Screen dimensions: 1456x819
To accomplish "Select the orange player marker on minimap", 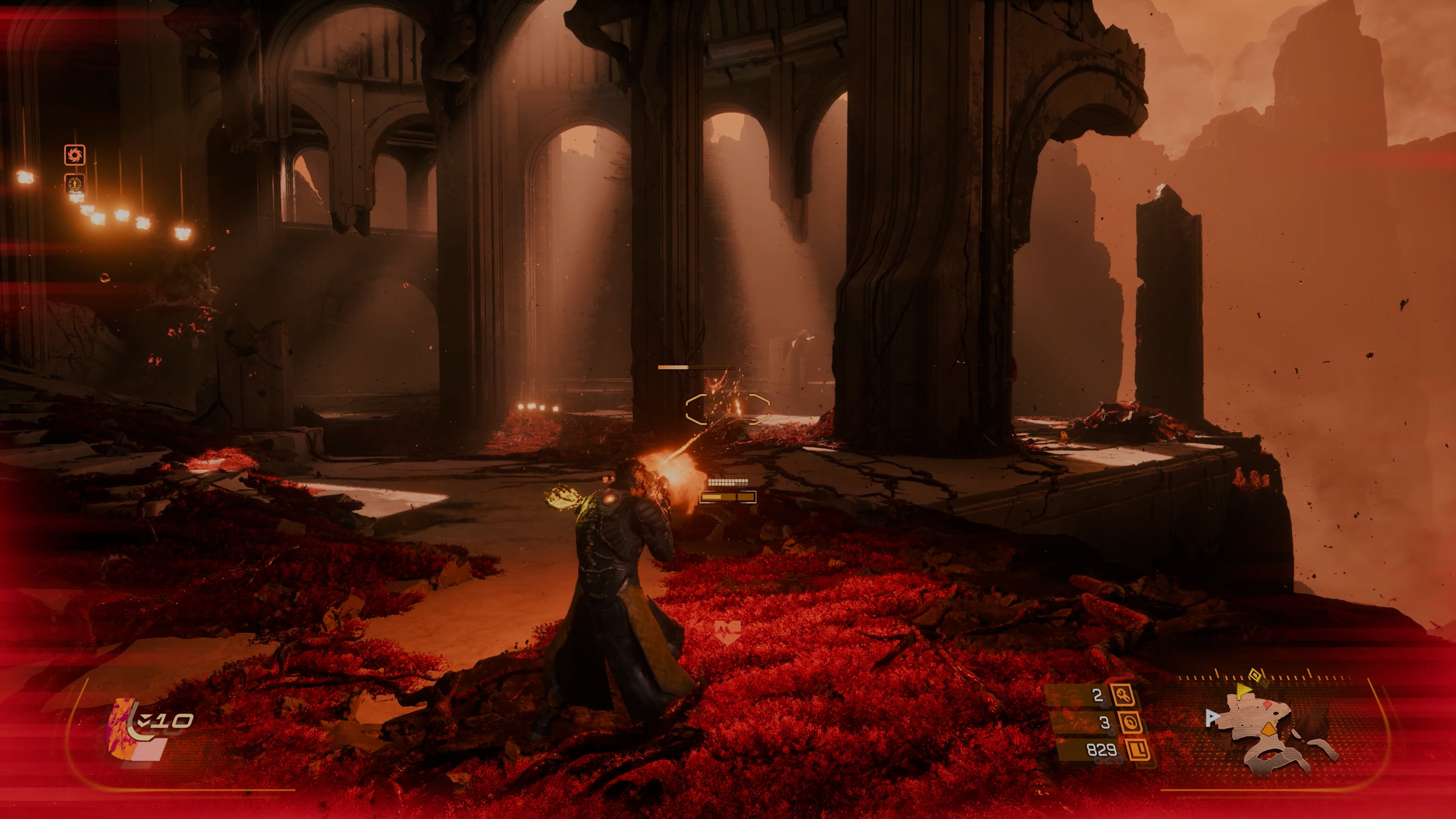I will 1269,729.
